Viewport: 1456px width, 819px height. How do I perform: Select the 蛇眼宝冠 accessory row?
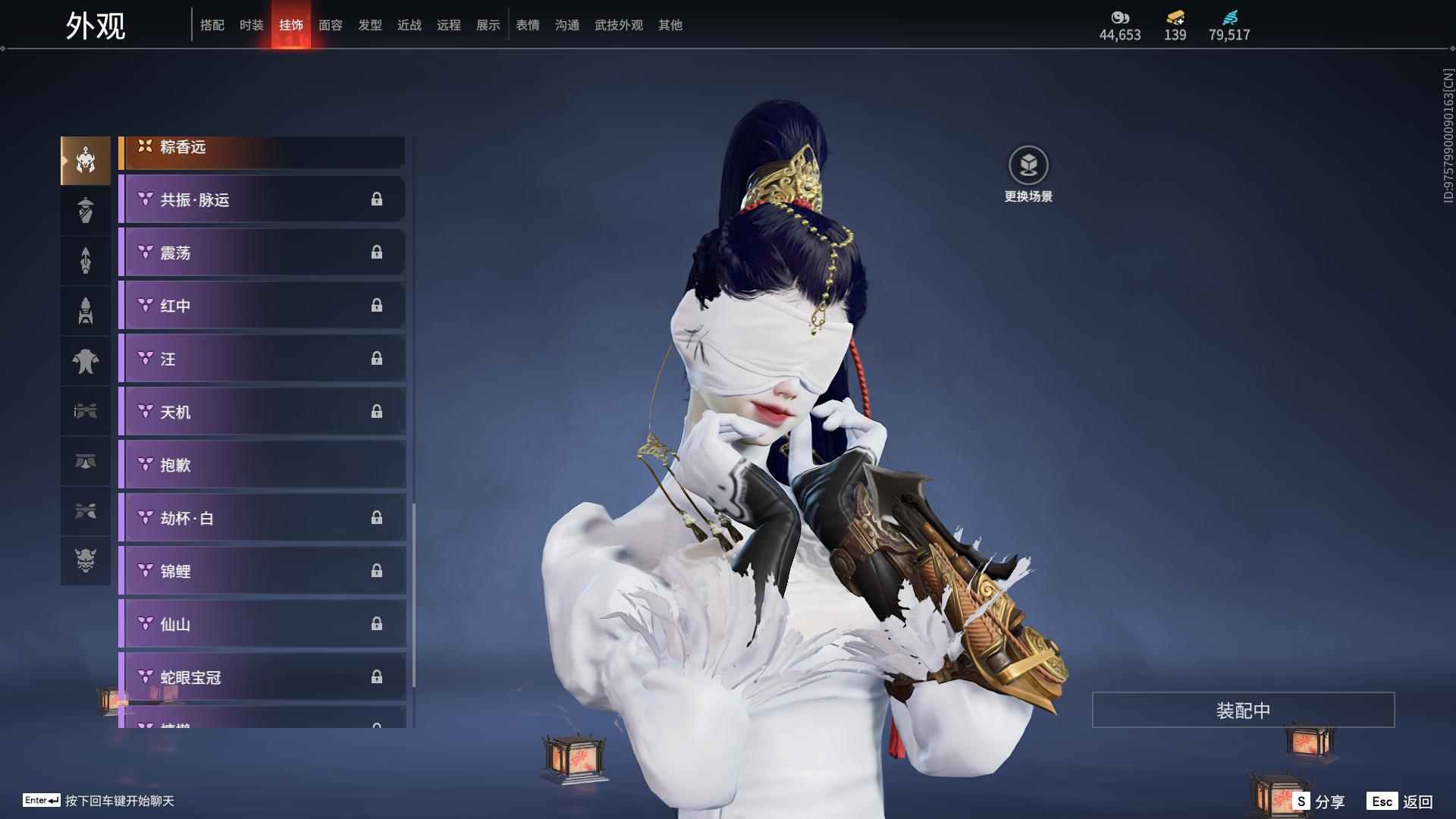point(262,677)
